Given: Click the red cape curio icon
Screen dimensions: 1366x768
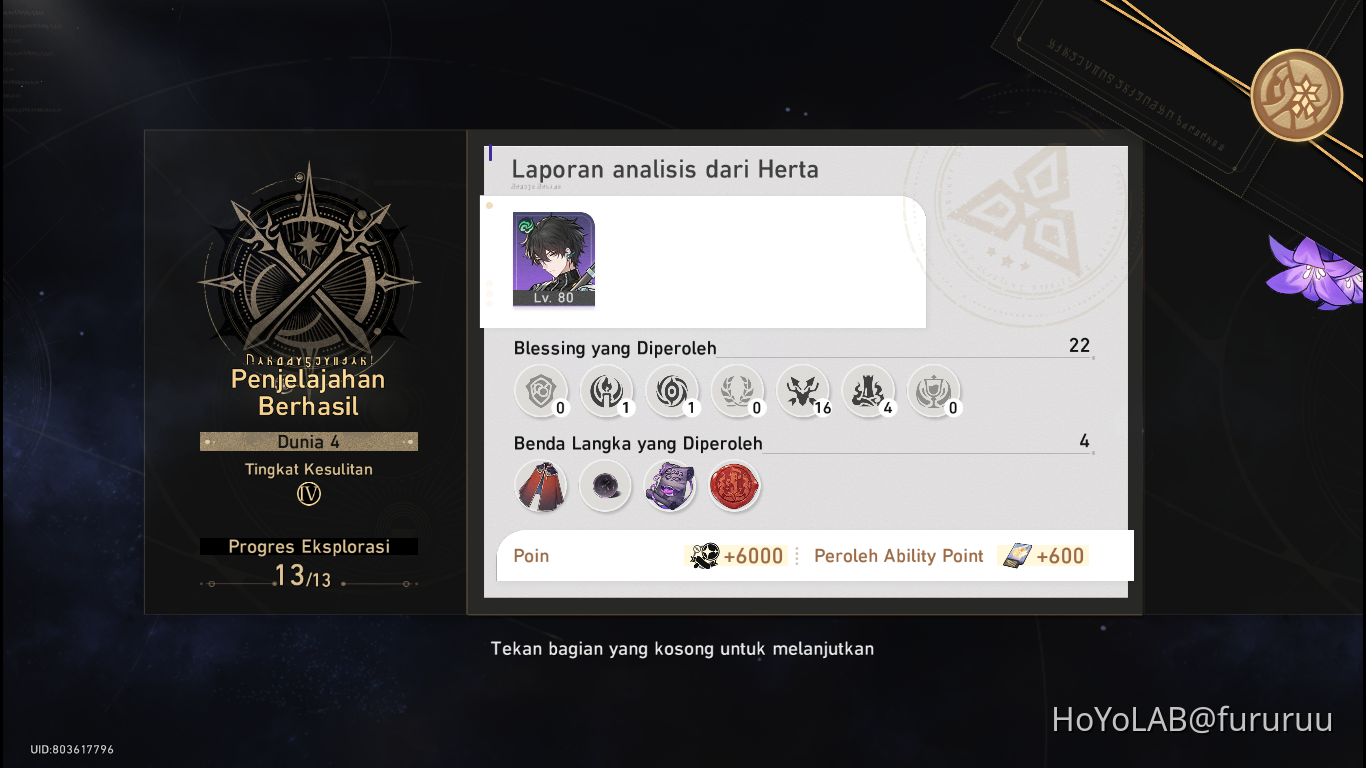Looking at the screenshot, I should (540, 486).
